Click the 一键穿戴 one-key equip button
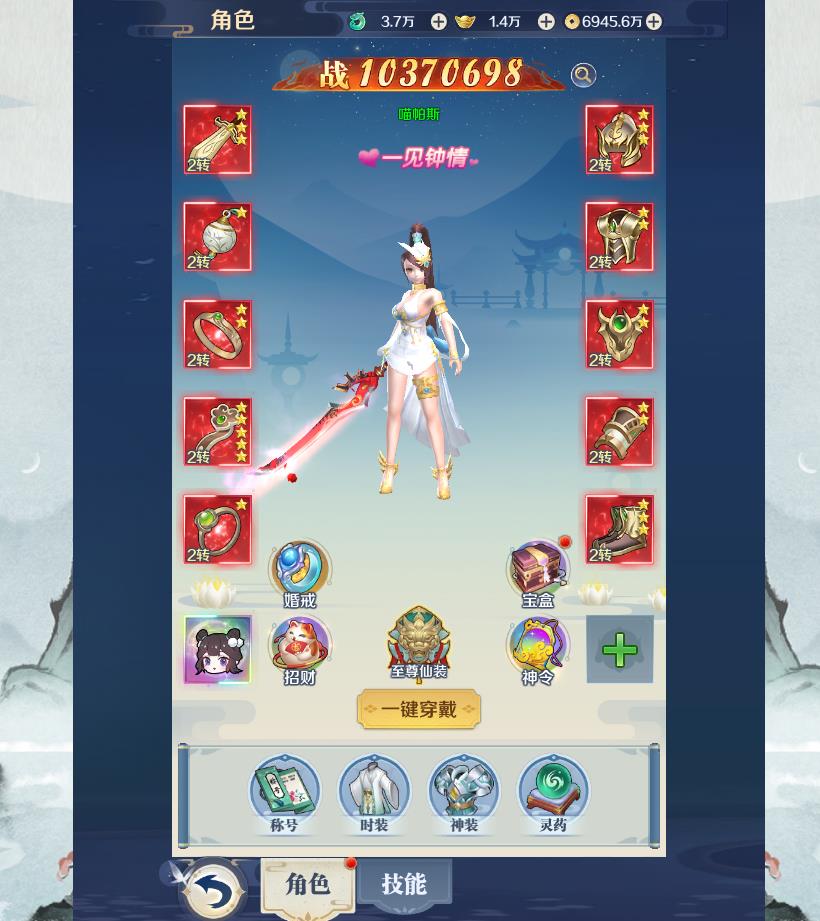This screenshot has height=921, width=820. coord(418,709)
